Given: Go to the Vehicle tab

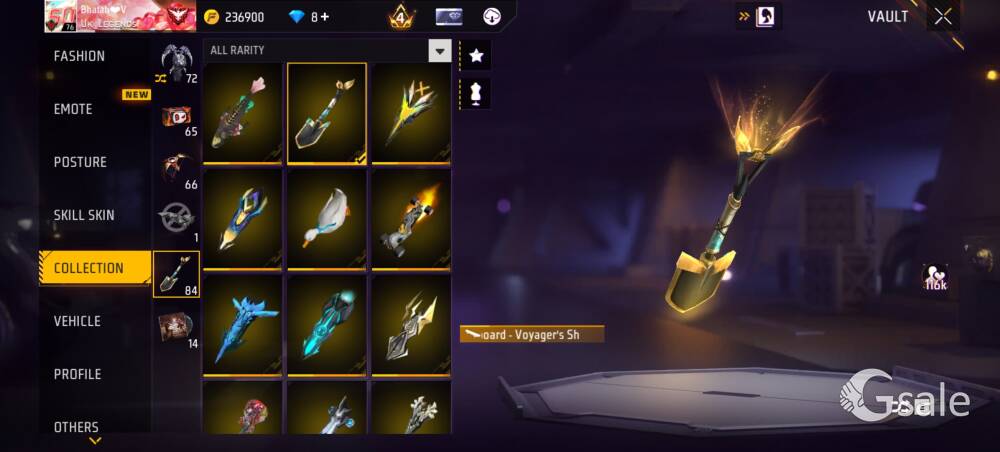Looking at the screenshot, I should click(x=77, y=321).
